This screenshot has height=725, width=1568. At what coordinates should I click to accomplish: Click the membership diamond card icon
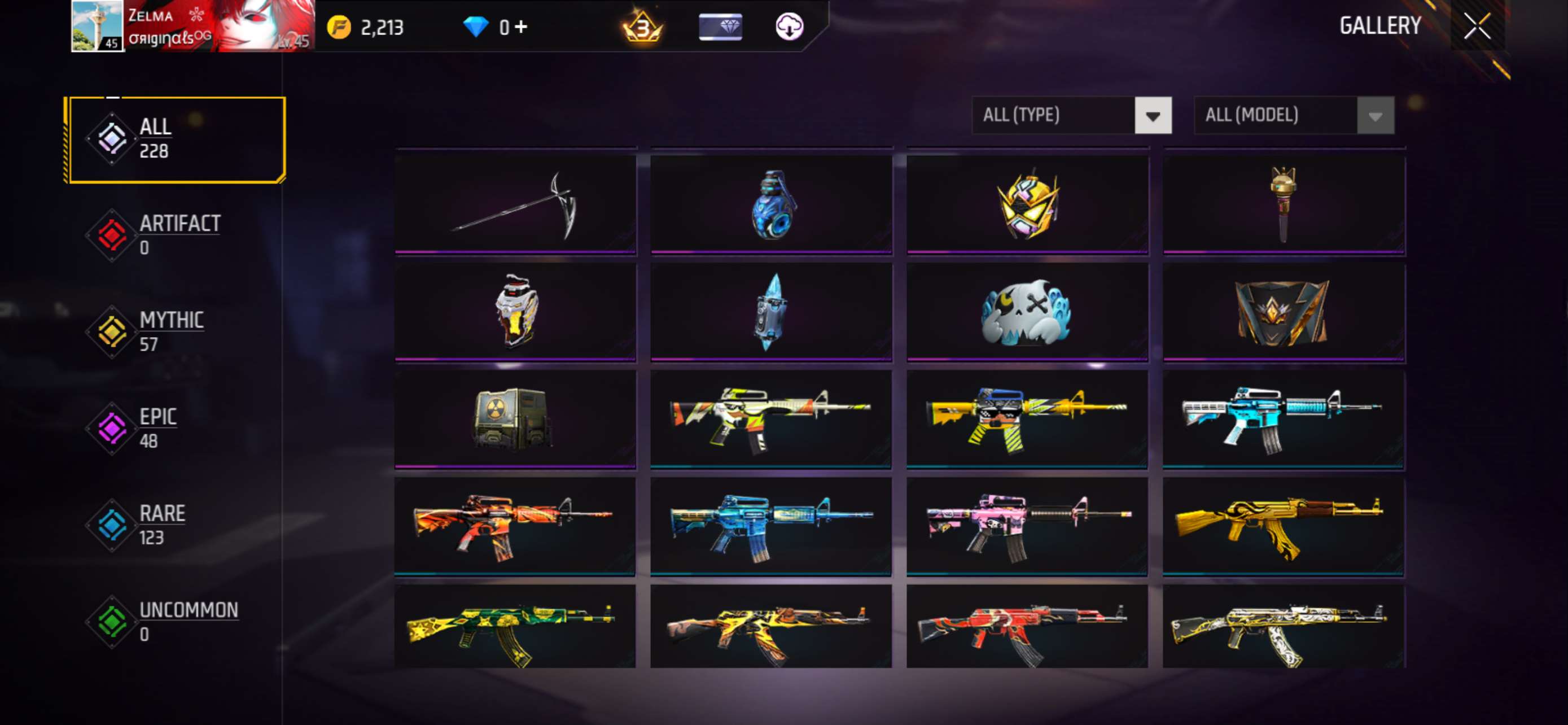click(722, 26)
